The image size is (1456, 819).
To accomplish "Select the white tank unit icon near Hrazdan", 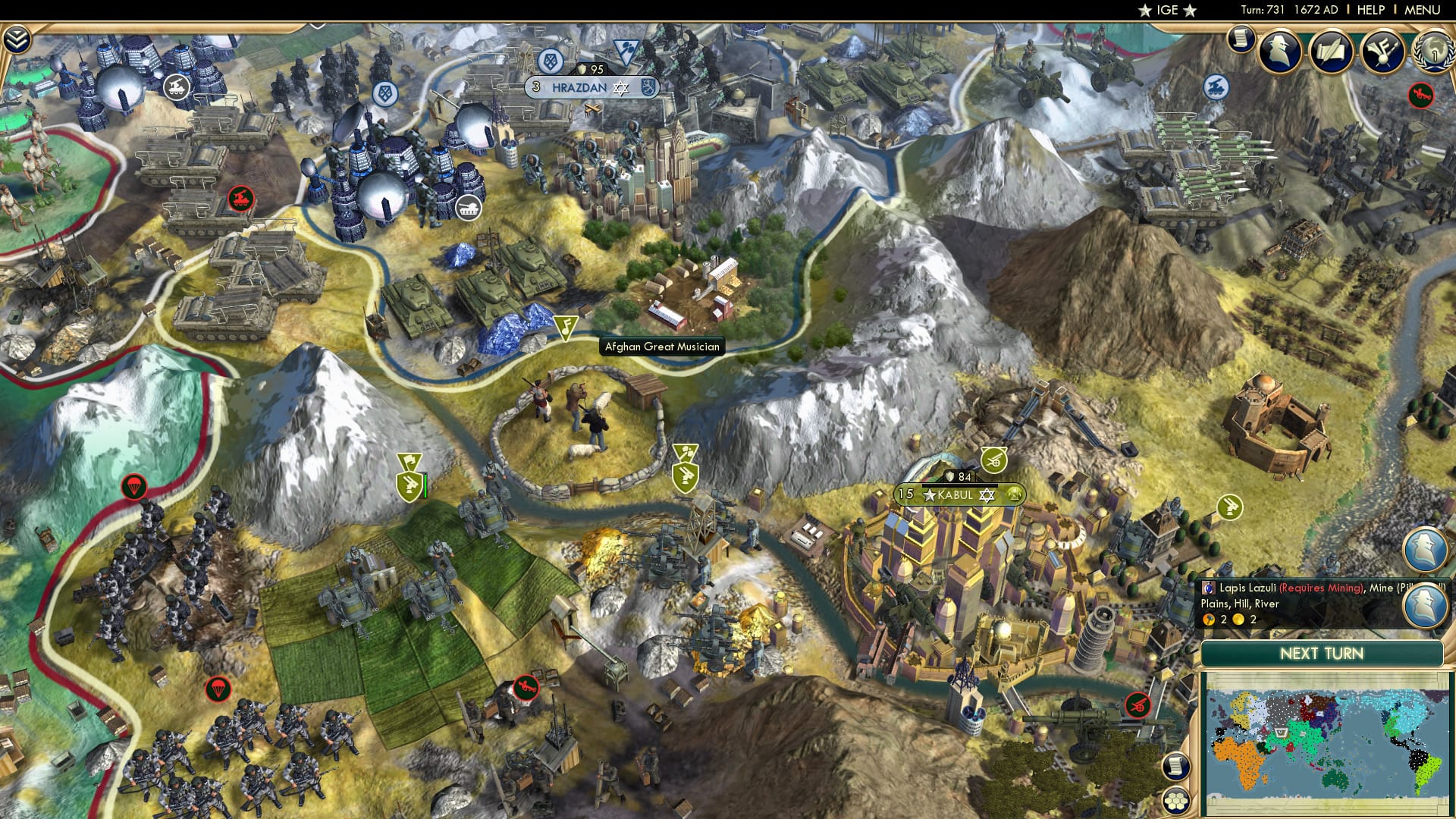I will click(x=469, y=205).
